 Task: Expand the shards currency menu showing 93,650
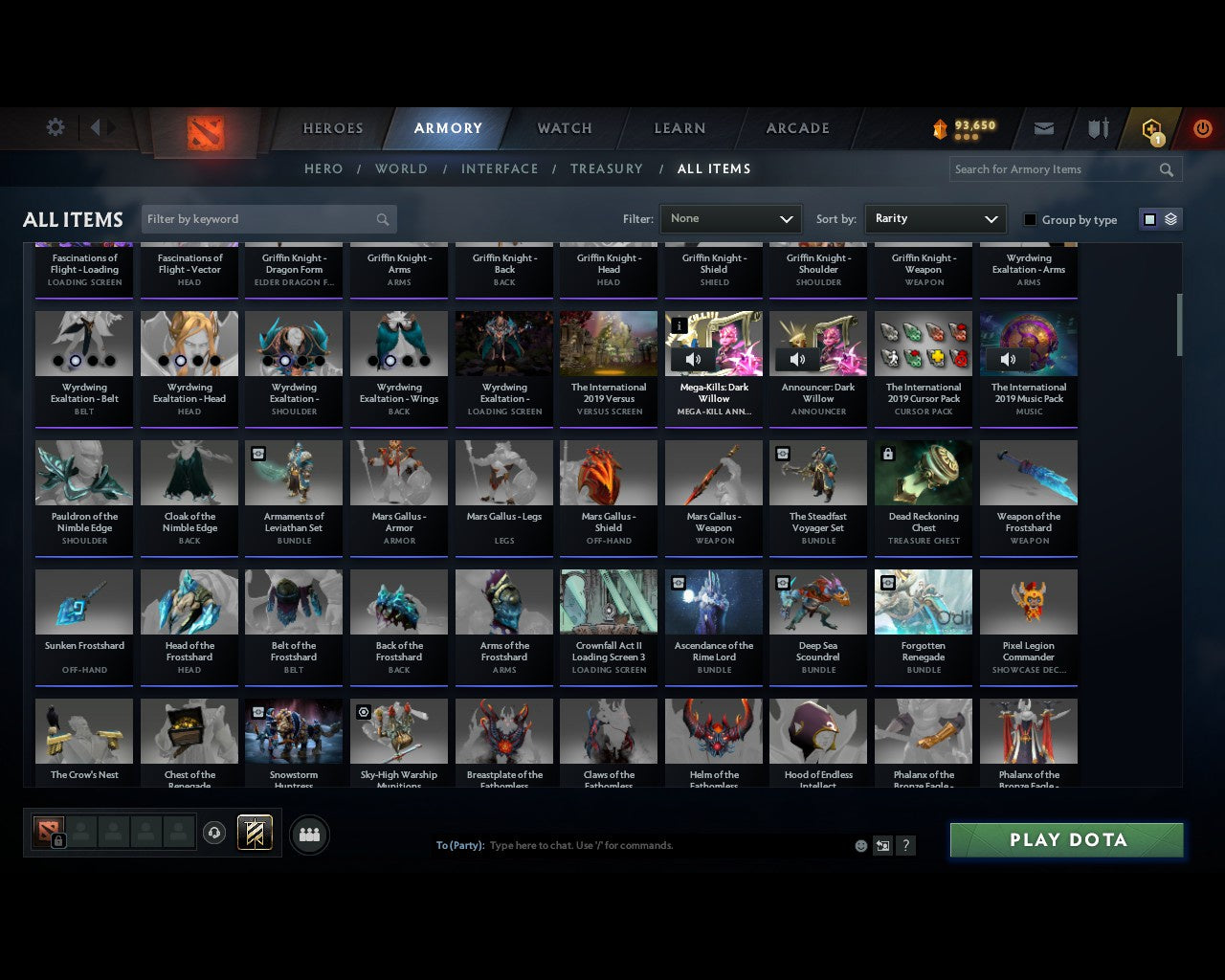click(x=965, y=135)
